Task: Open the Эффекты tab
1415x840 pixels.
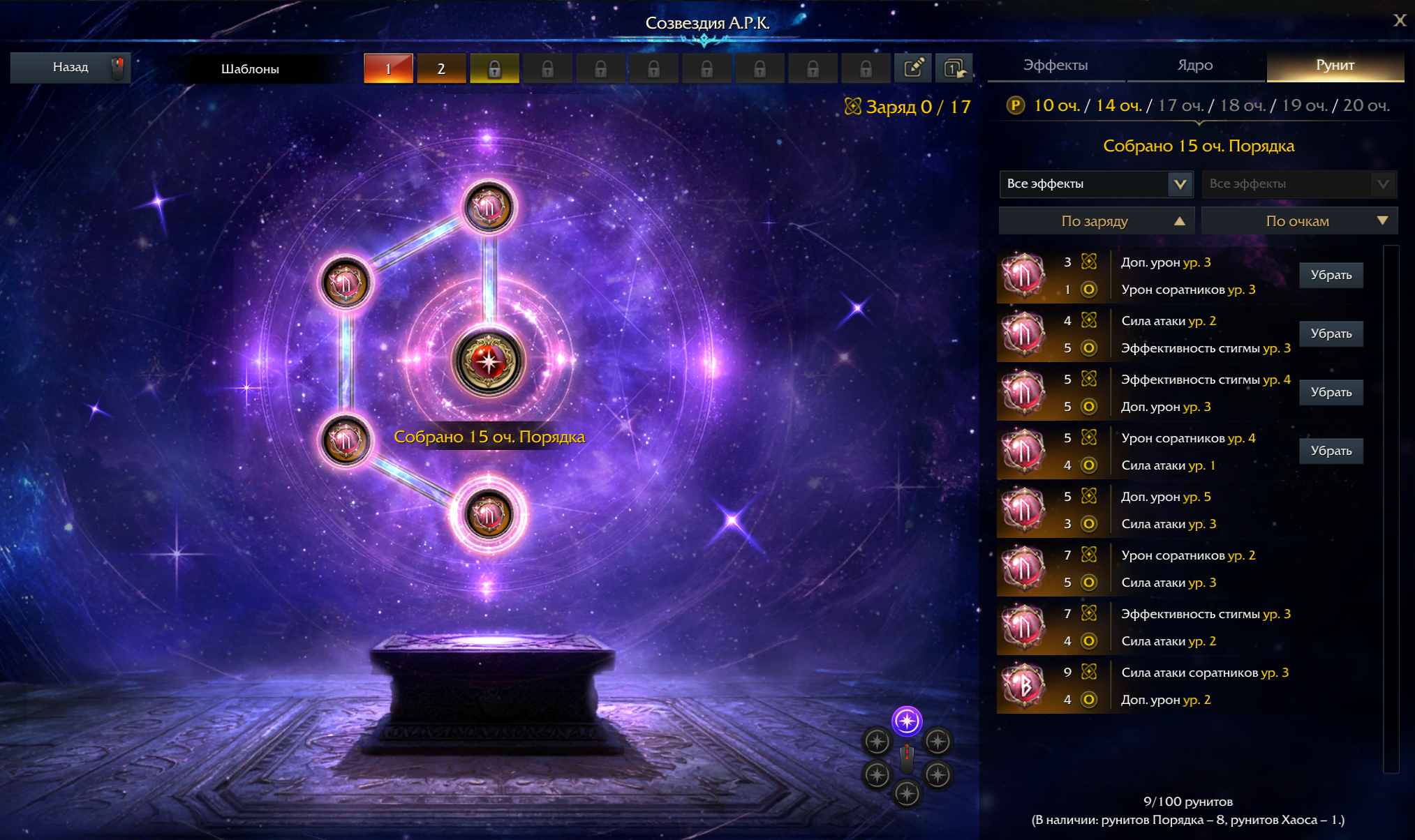Action: click(1055, 66)
